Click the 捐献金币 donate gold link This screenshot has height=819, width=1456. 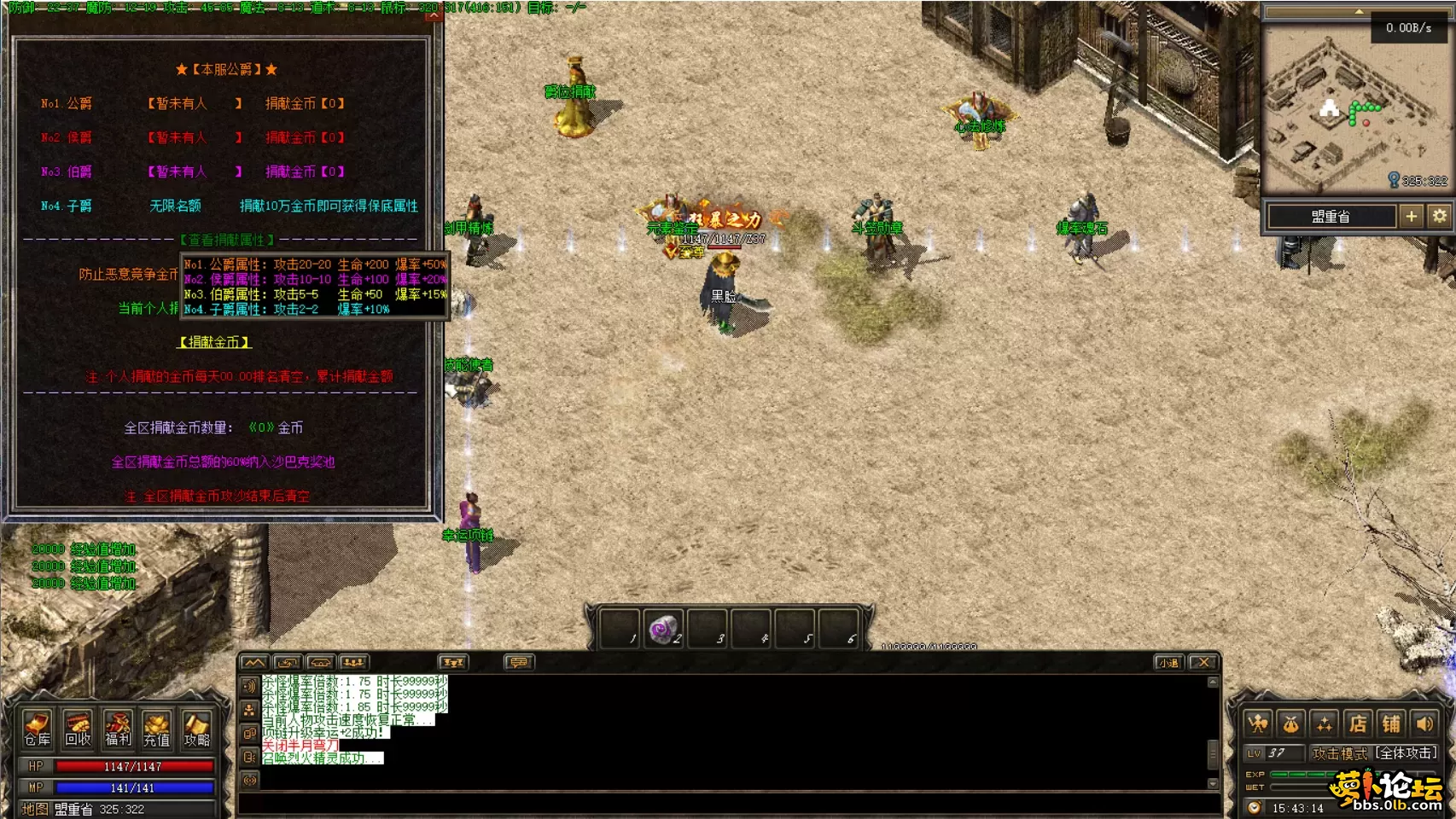(x=214, y=342)
